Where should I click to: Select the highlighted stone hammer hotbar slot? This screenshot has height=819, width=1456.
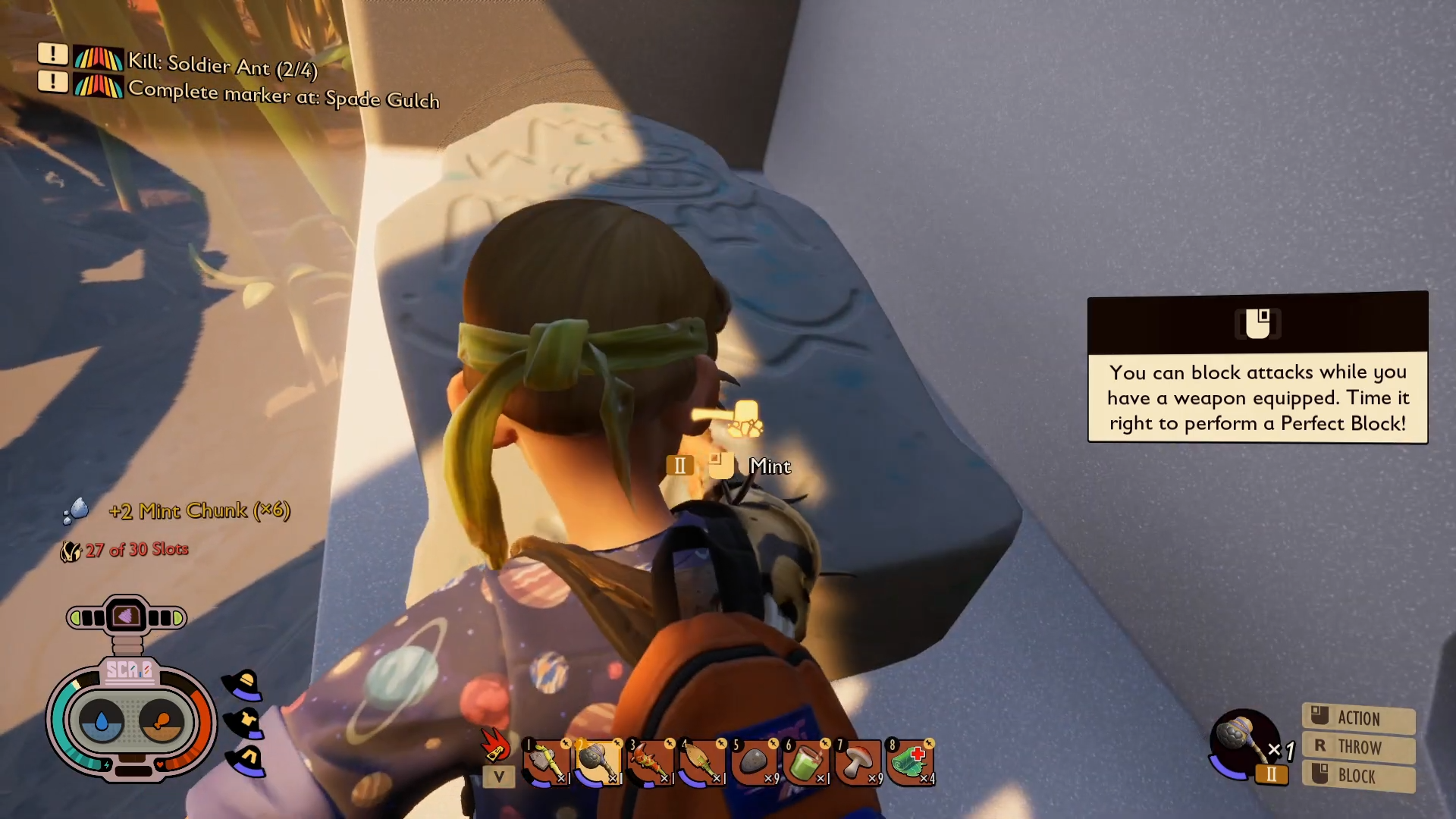tap(598, 762)
